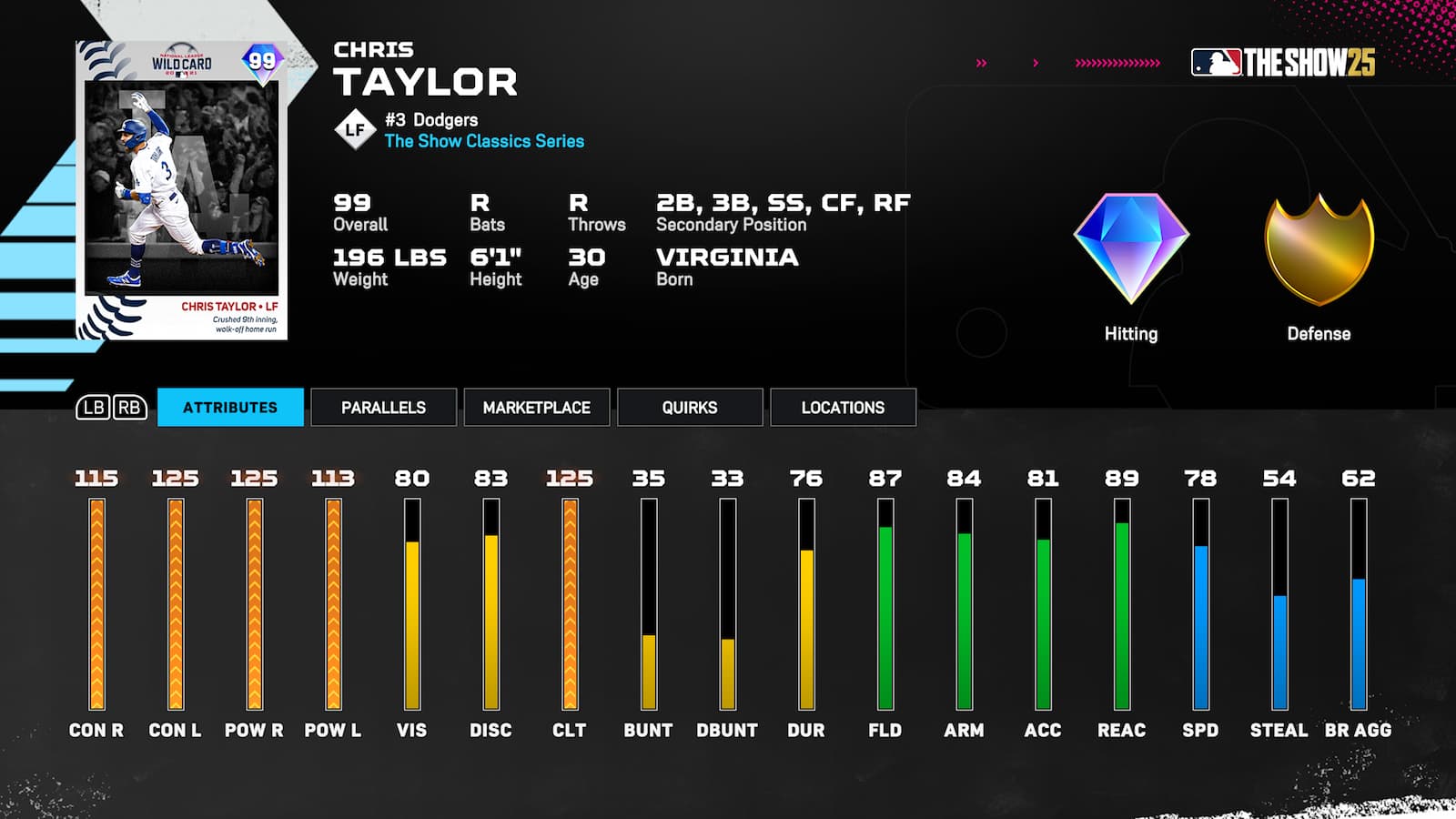Open the Parallels tab
This screenshot has height=819, width=1456.
(x=383, y=408)
